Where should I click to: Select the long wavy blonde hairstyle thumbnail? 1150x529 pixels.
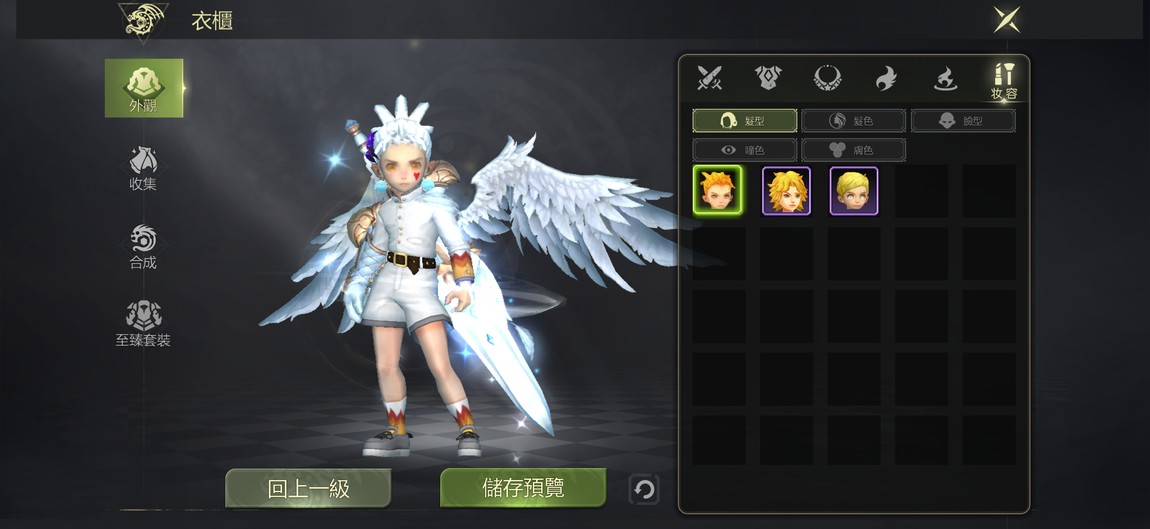coord(786,190)
